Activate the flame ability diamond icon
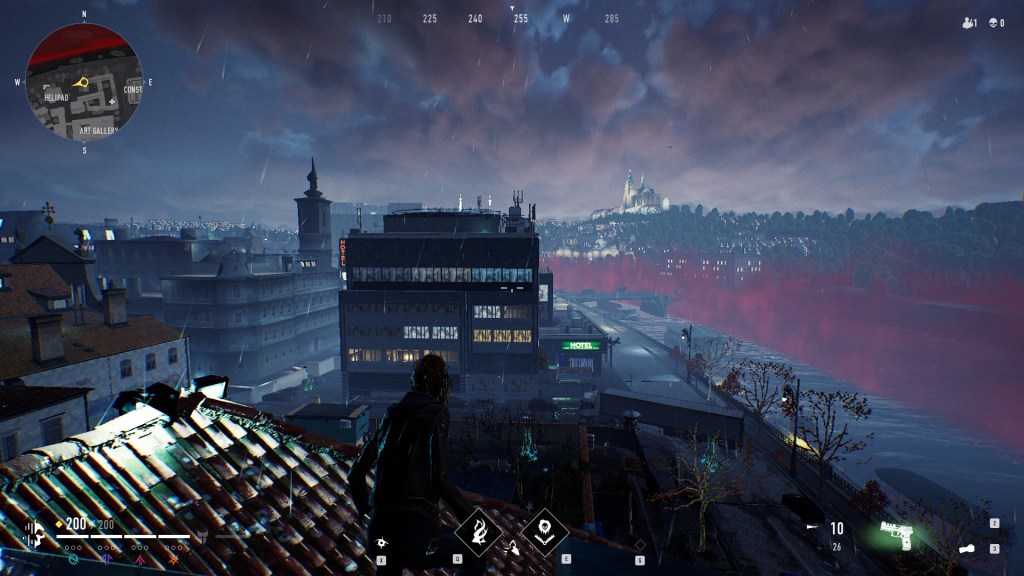Viewport: 1024px width, 576px height. 479,530
